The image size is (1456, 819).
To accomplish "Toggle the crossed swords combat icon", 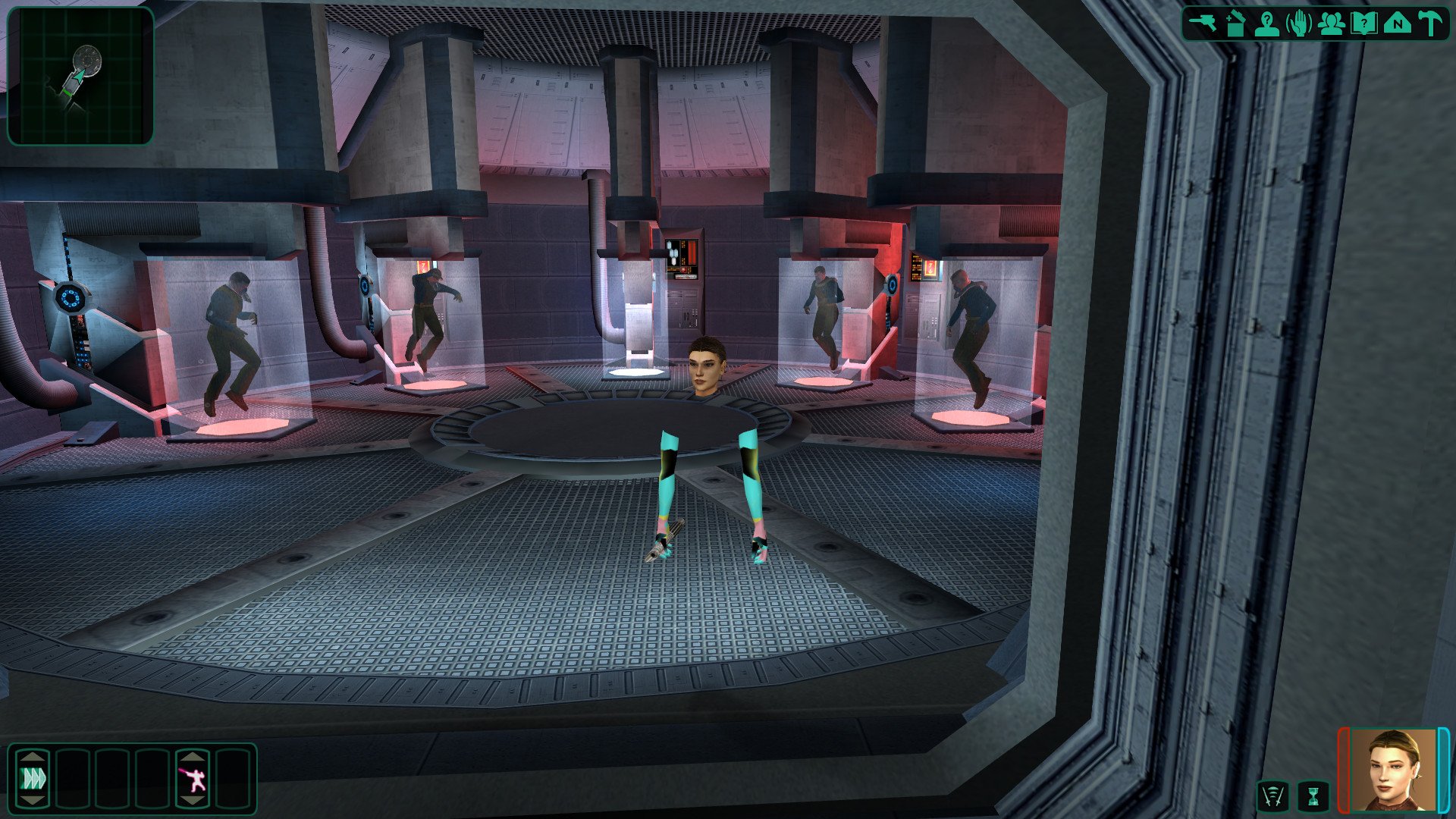I will (x=1272, y=796).
